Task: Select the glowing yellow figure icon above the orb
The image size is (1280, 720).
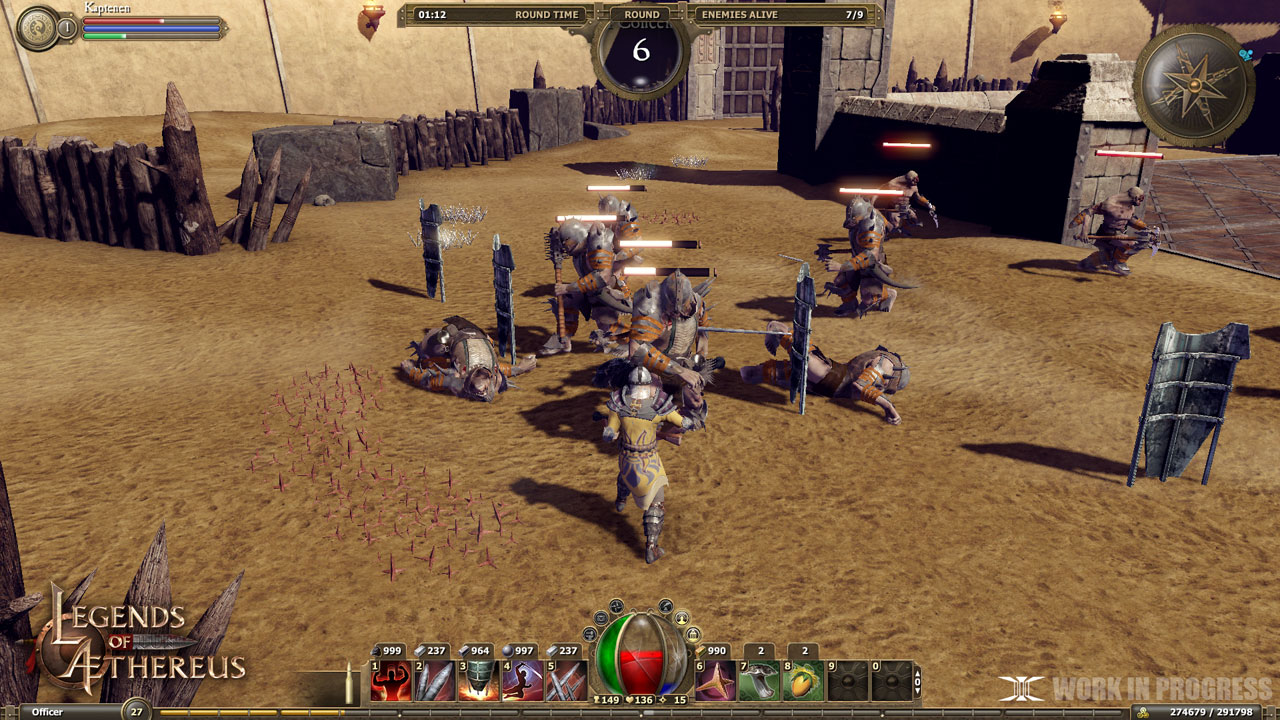Action: (x=680, y=616)
